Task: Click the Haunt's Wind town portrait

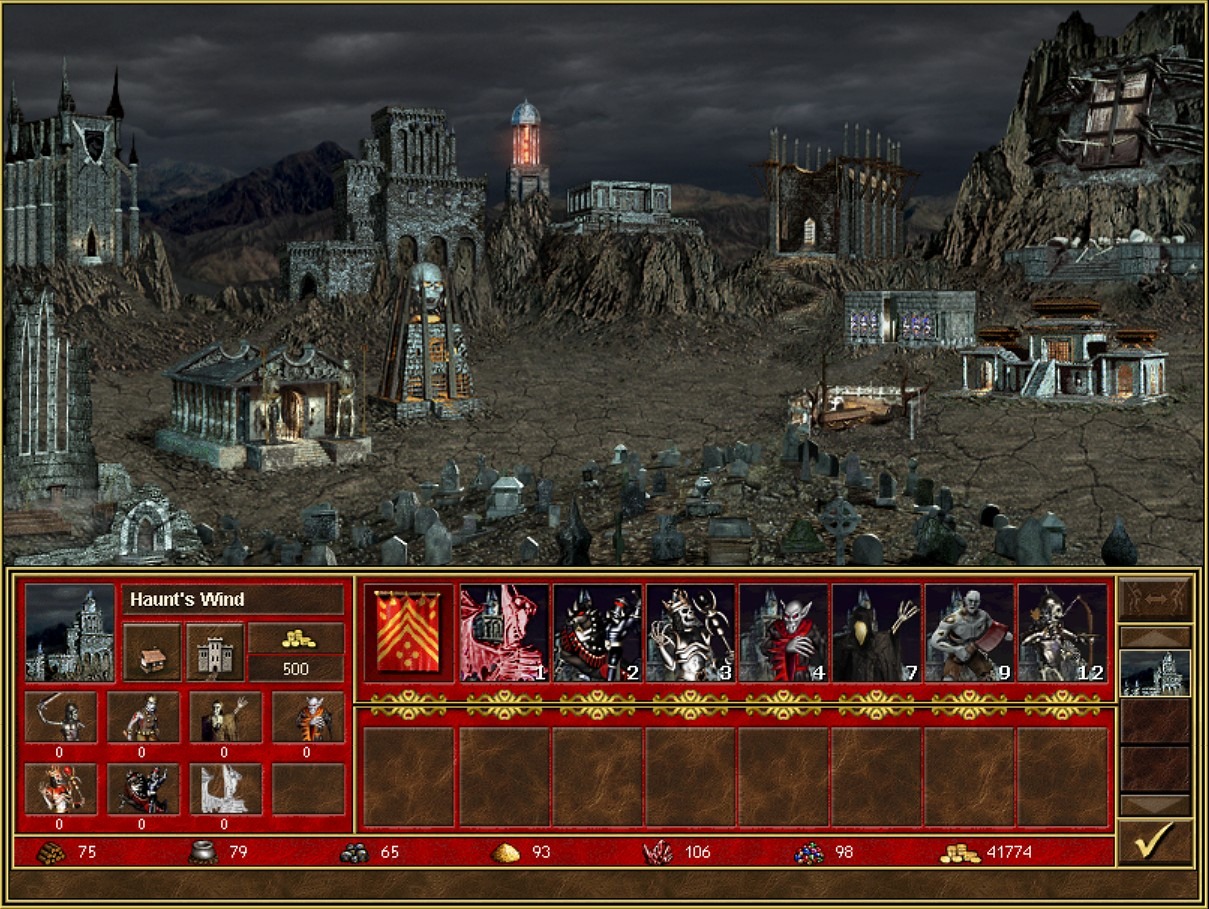Action: point(69,632)
